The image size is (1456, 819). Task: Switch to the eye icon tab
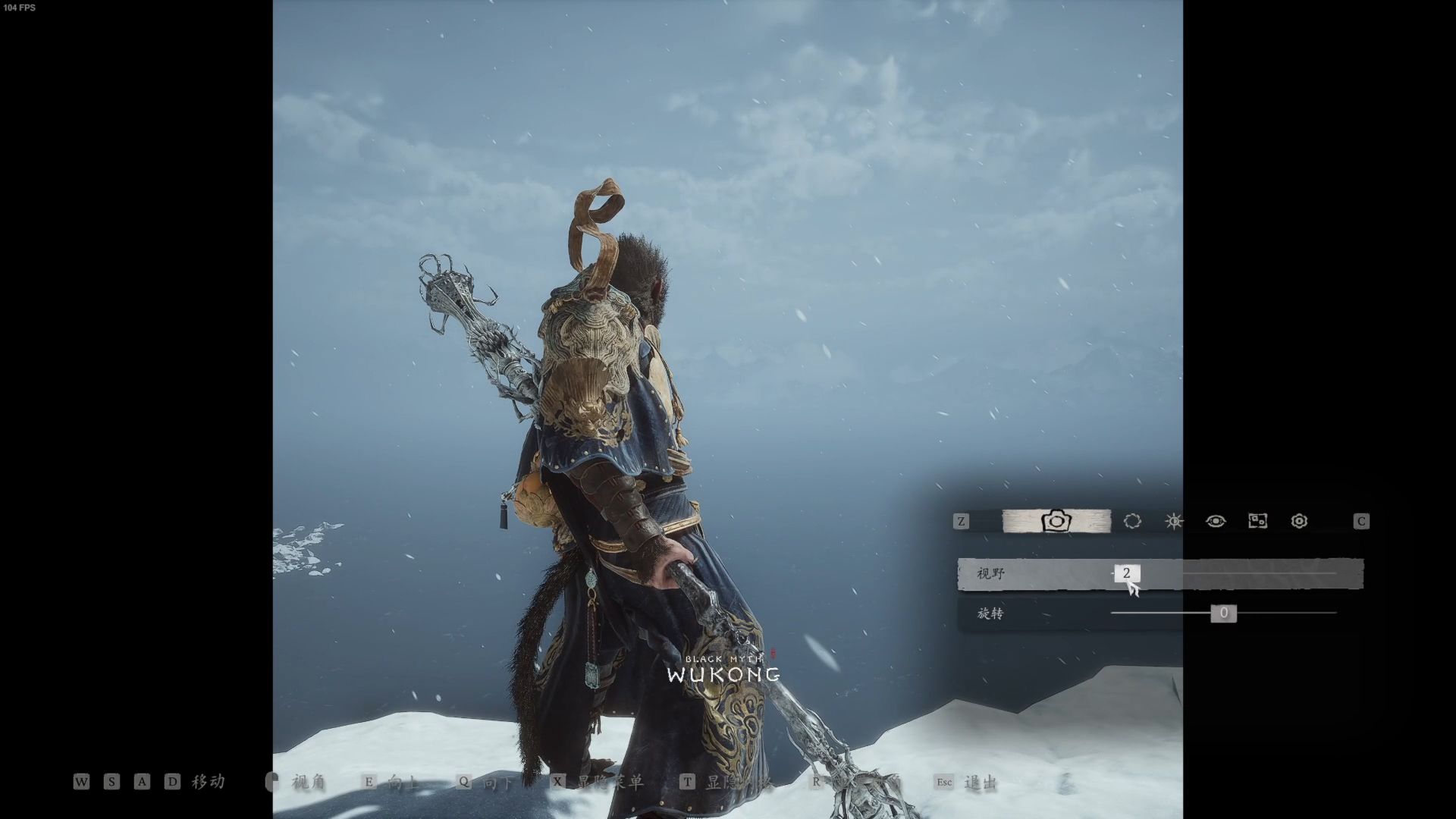click(1216, 521)
